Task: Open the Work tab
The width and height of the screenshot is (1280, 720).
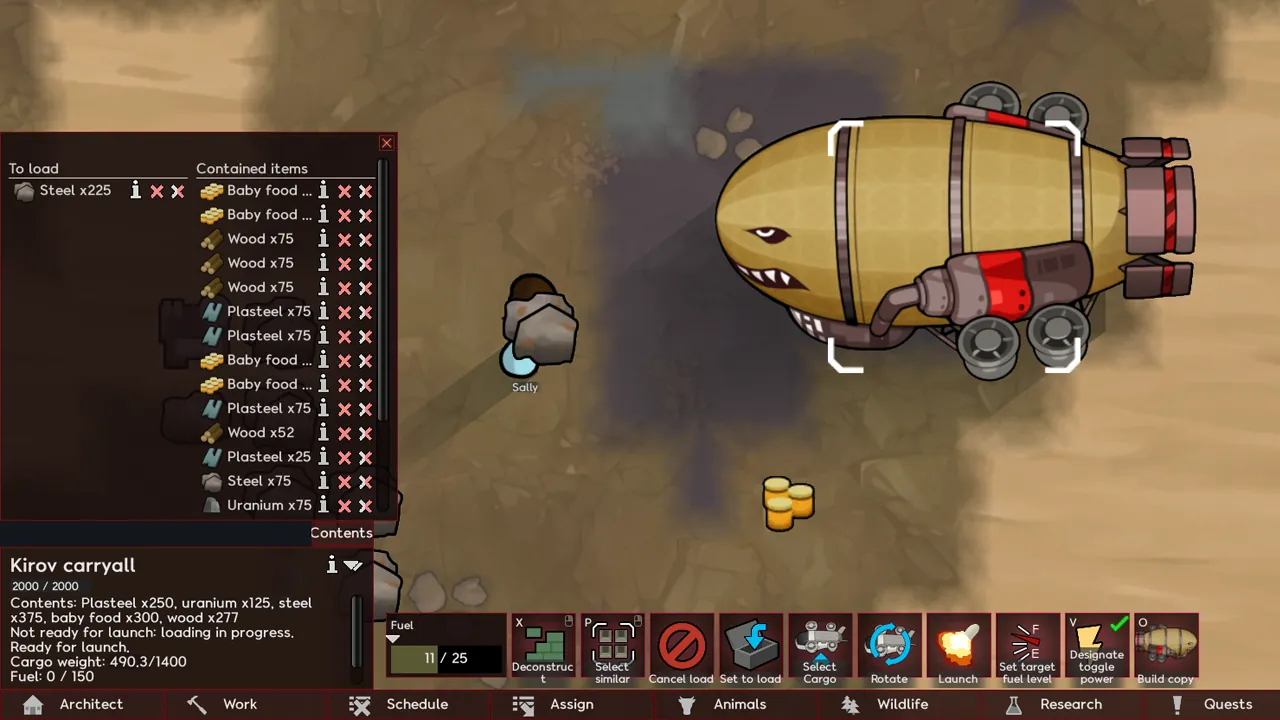Action: [223, 704]
